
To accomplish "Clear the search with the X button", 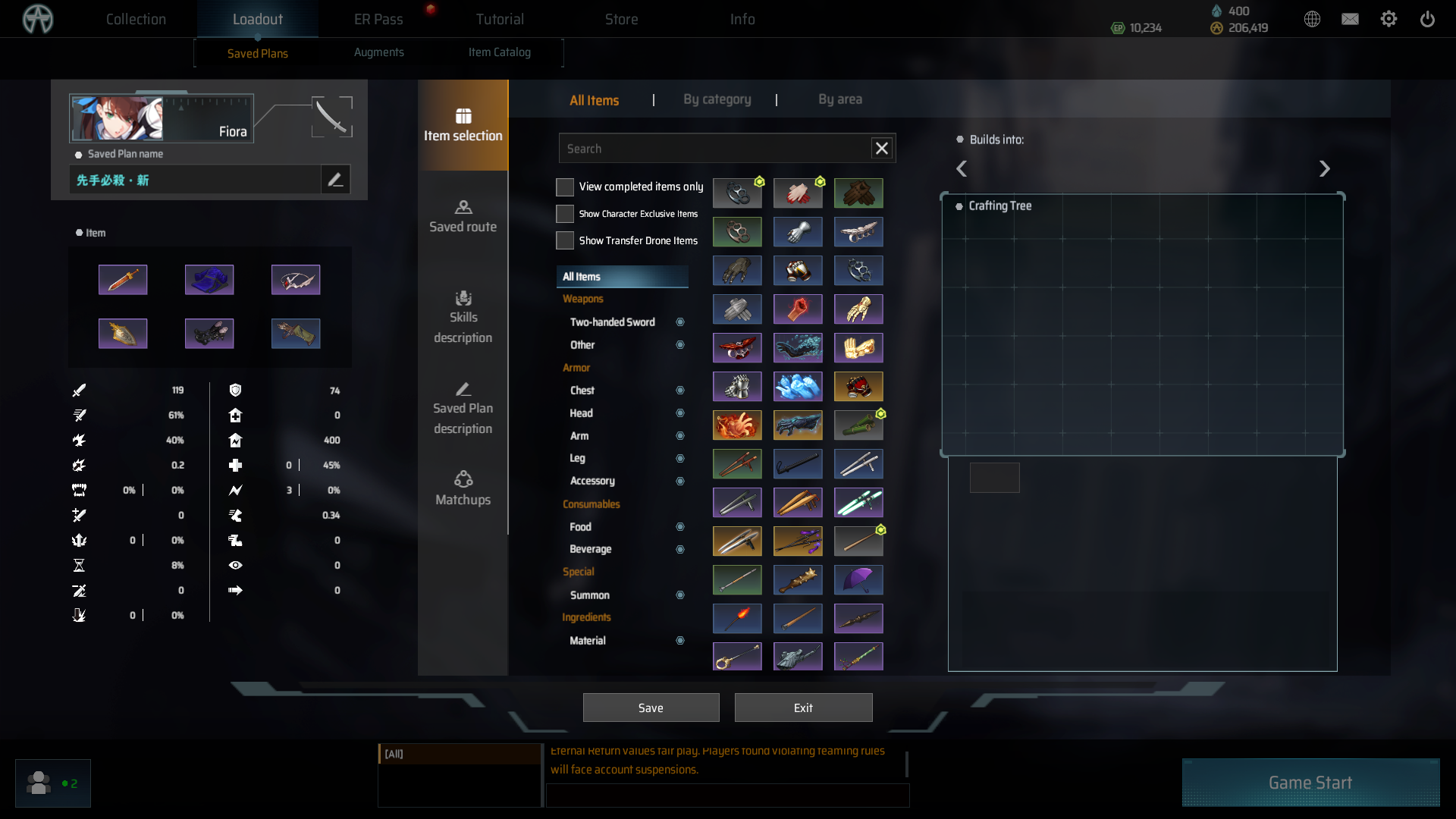I will (x=882, y=149).
